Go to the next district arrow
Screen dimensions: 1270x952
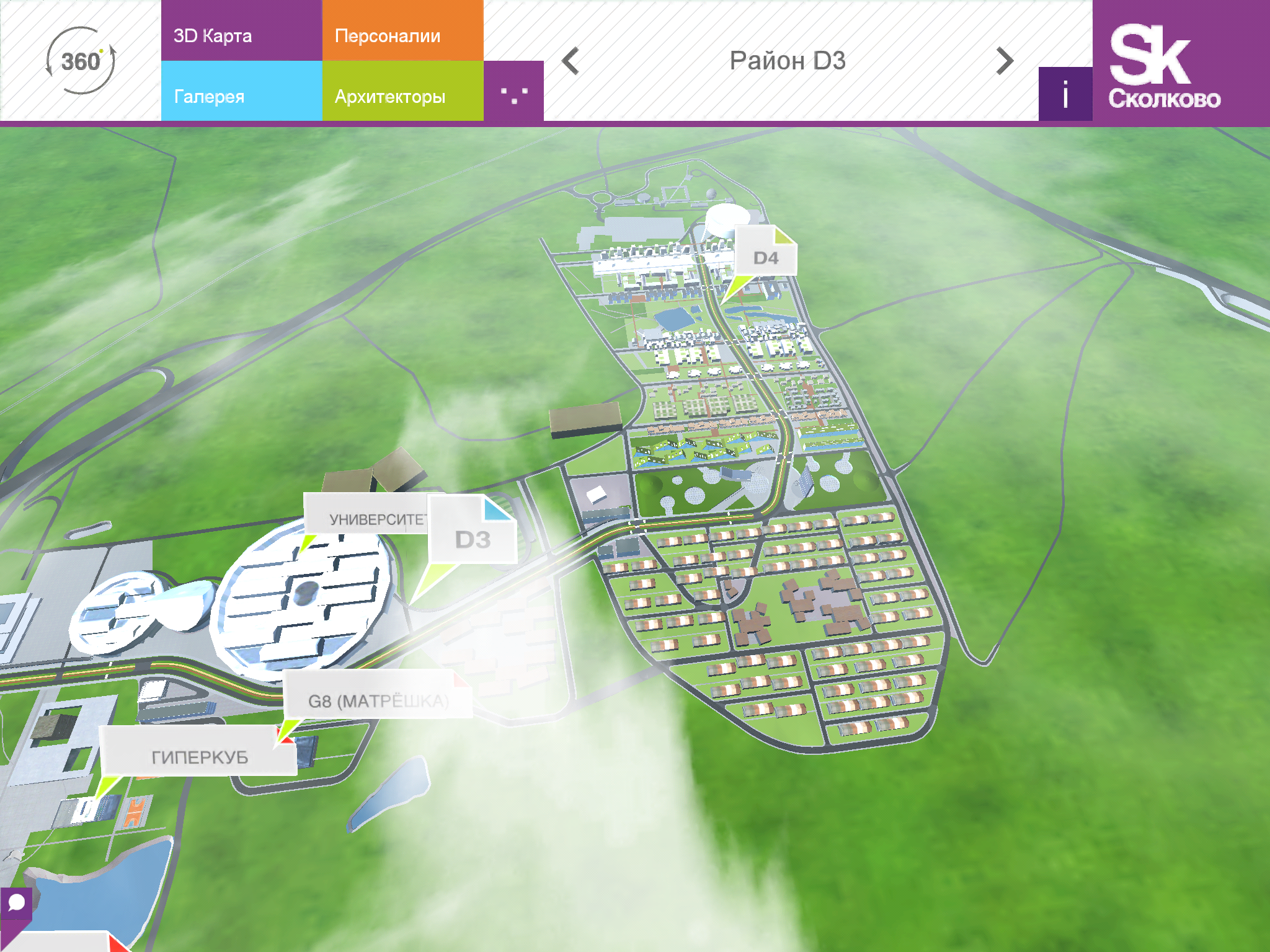(x=1005, y=61)
